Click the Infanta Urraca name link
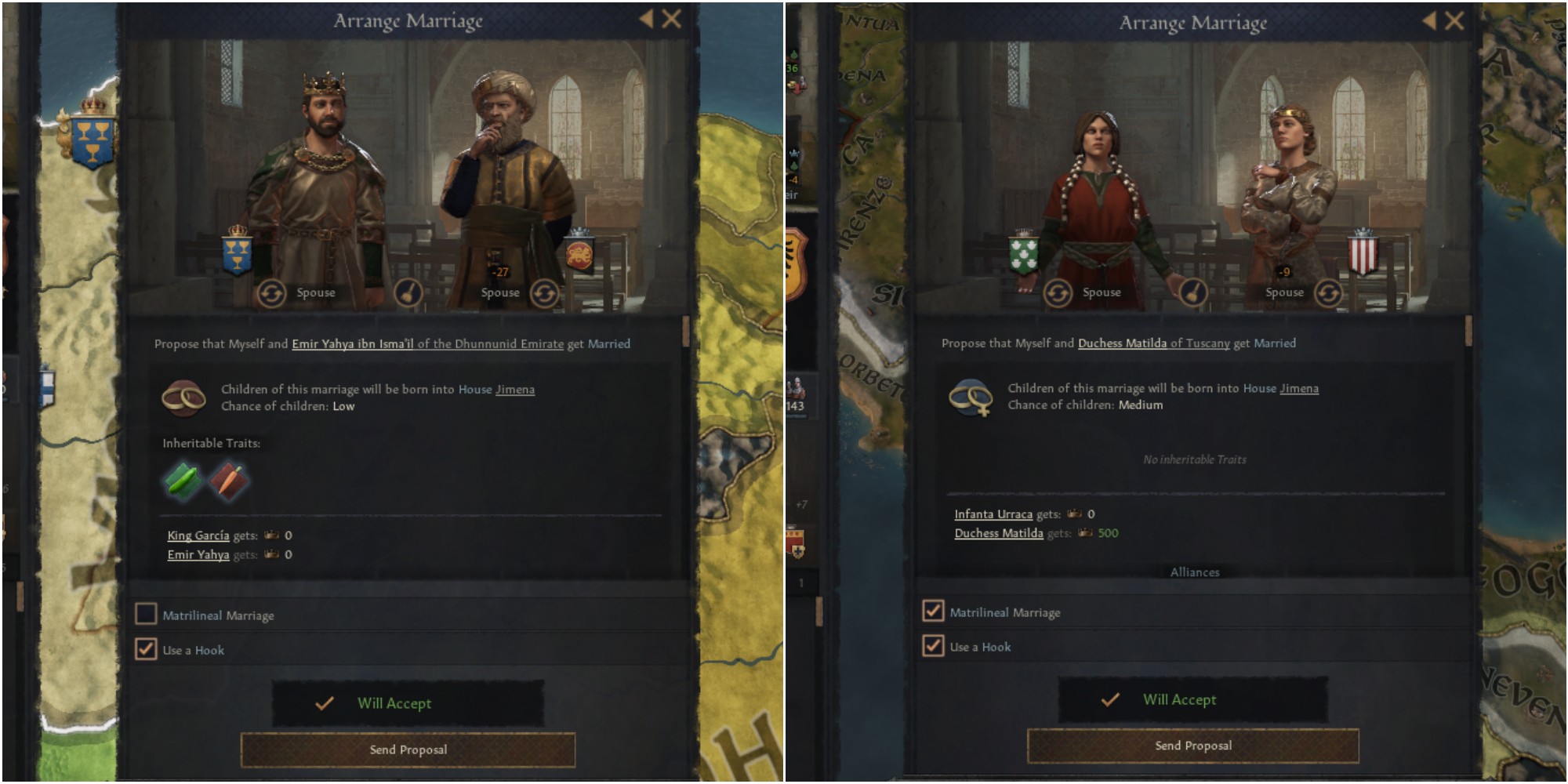Viewport: 1568px width, 784px height. click(x=993, y=514)
